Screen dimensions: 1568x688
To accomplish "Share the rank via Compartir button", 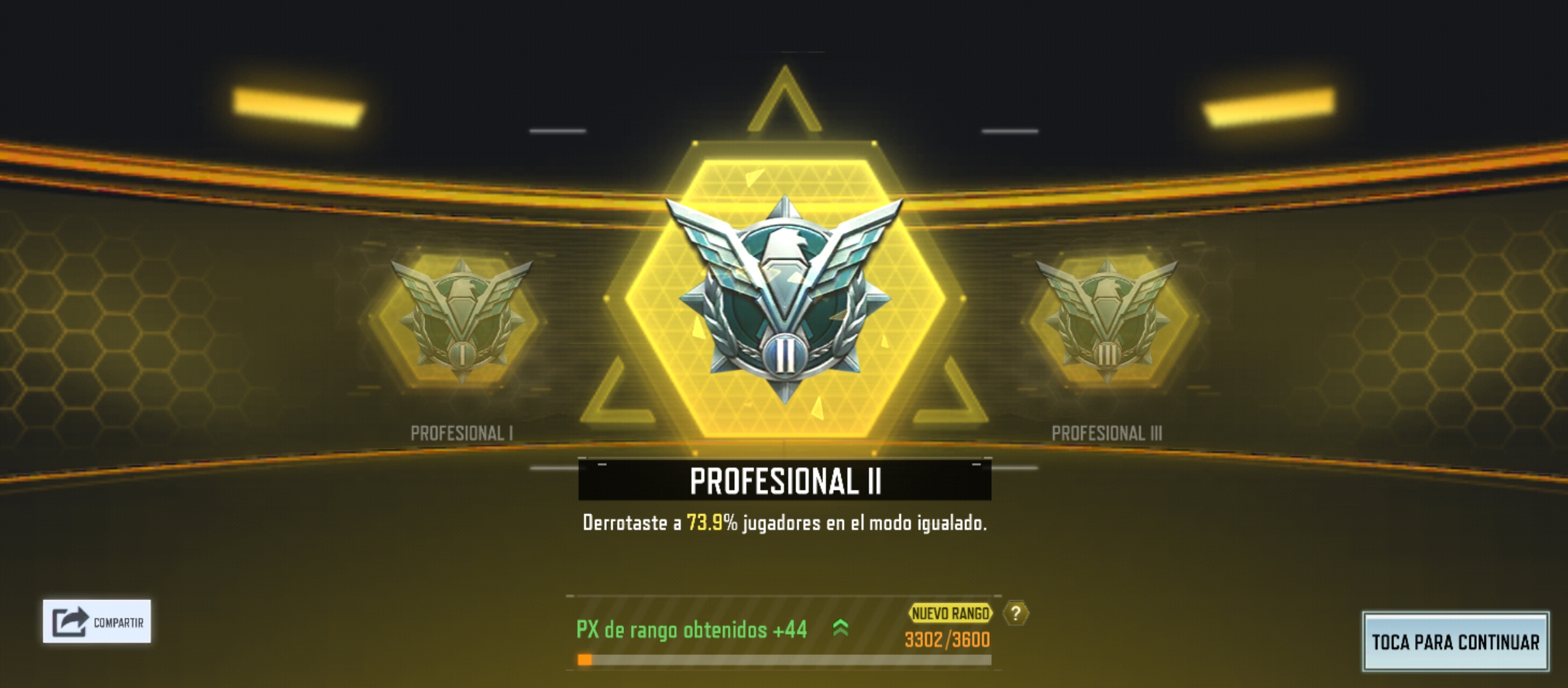I will [97, 621].
